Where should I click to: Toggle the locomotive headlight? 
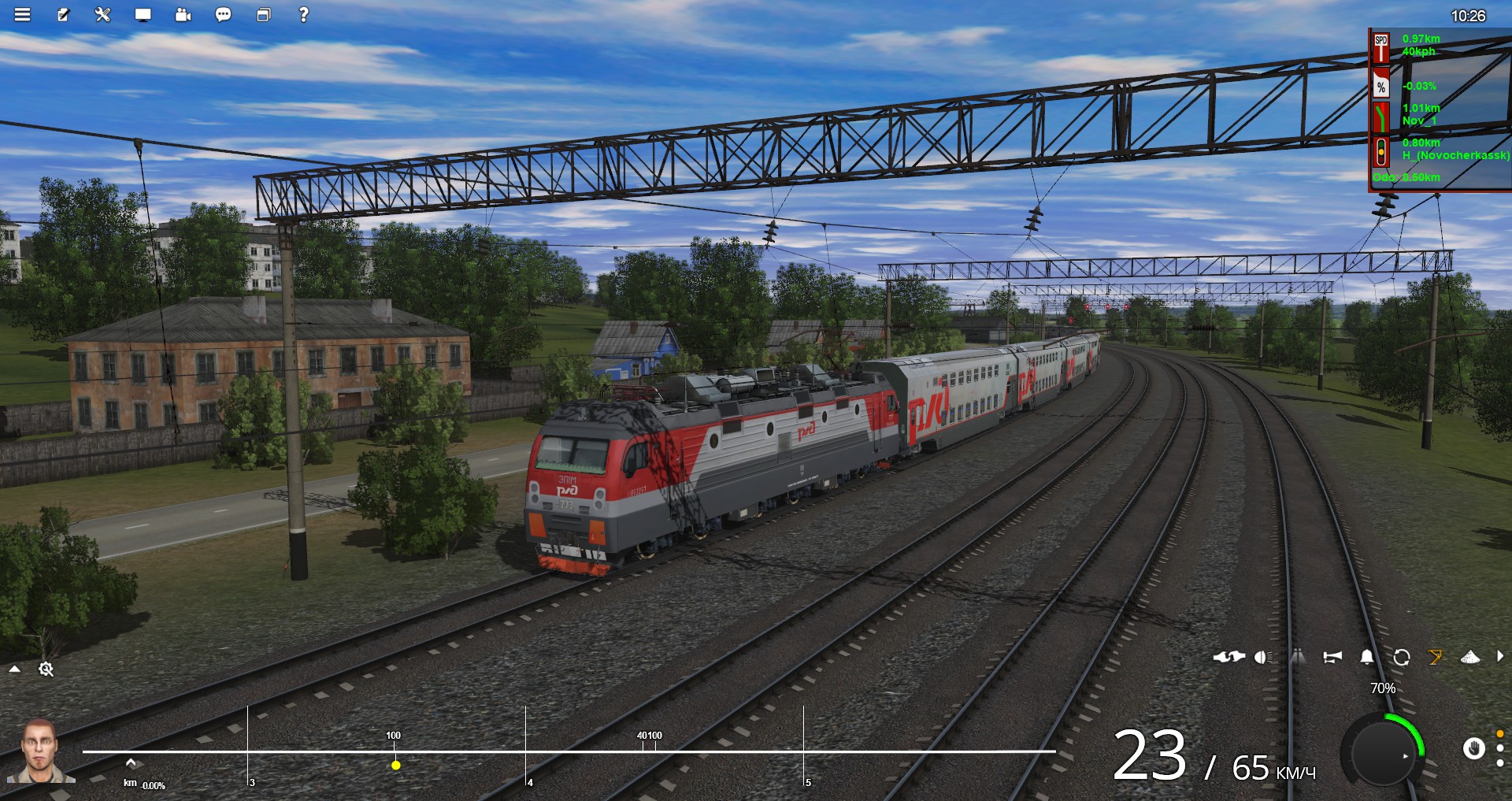(1263, 657)
